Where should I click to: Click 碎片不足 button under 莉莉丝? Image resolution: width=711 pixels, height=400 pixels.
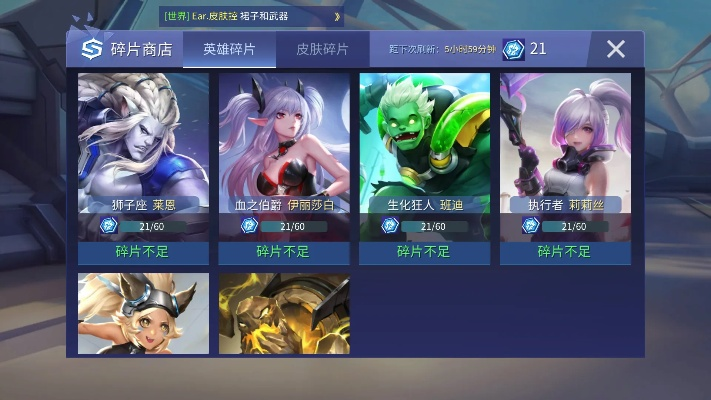[566, 252]
